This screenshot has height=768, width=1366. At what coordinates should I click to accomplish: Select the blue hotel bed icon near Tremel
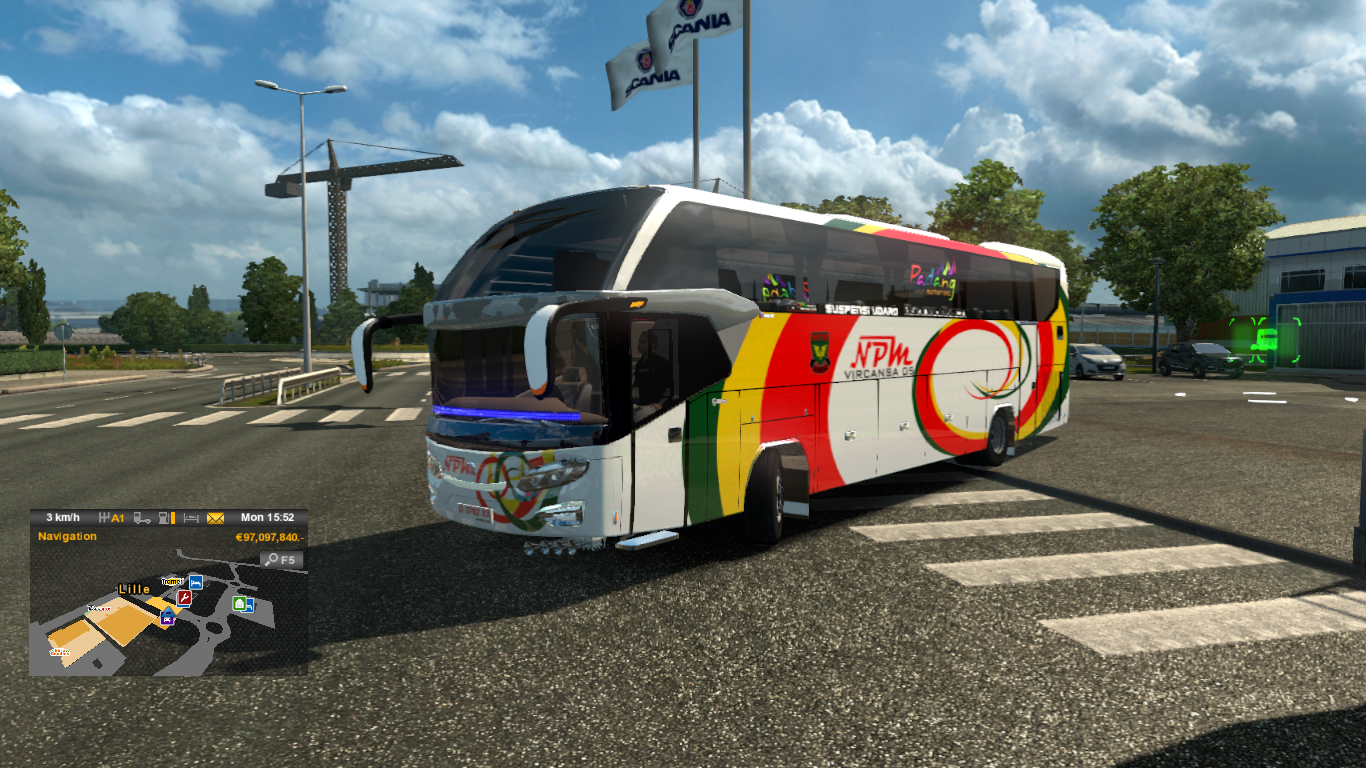click(196, 583)
